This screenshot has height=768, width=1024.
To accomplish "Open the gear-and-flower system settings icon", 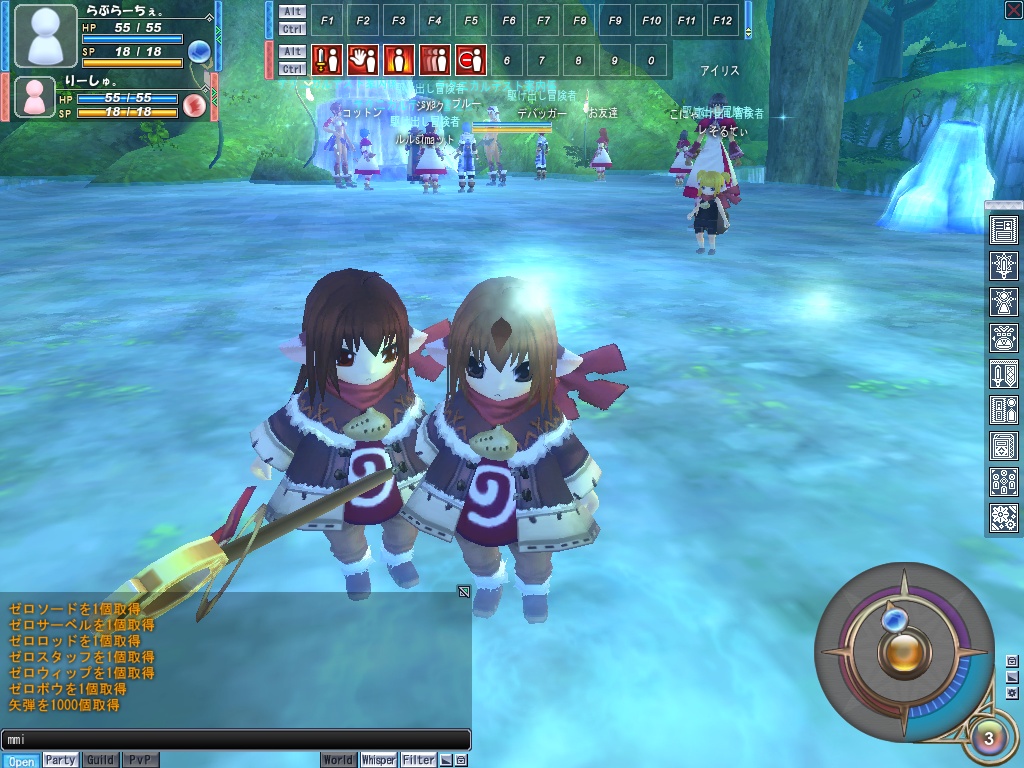I will 1003,517.
